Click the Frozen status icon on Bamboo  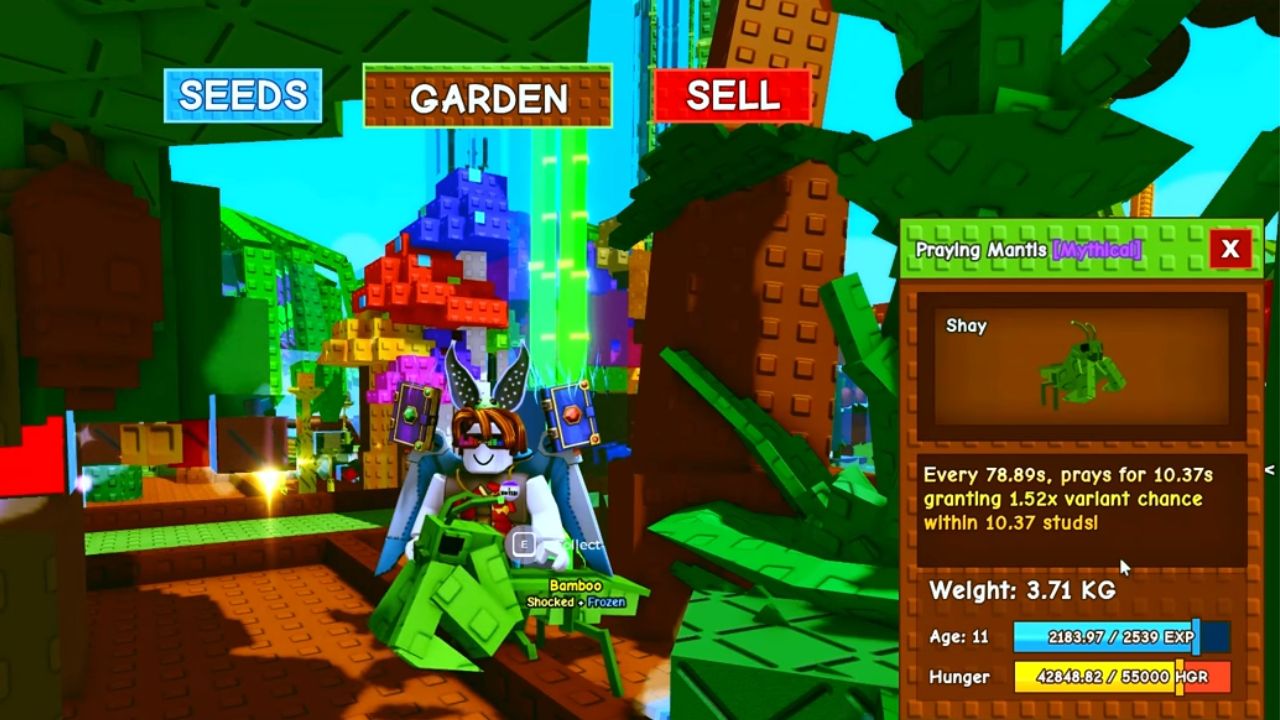pos(607,601)
